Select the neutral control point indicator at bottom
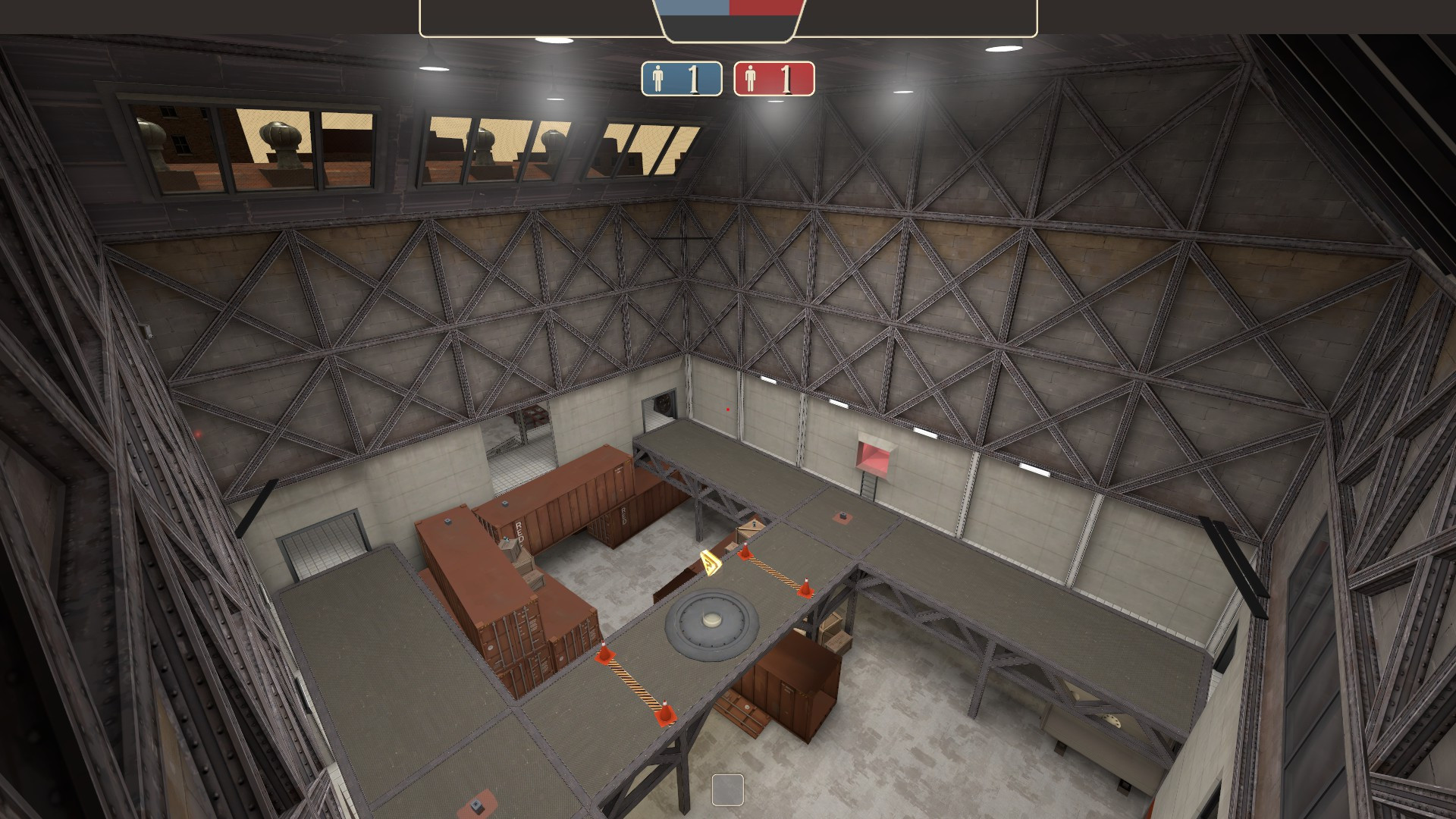Screen dimensions: 1456x819 728,791
